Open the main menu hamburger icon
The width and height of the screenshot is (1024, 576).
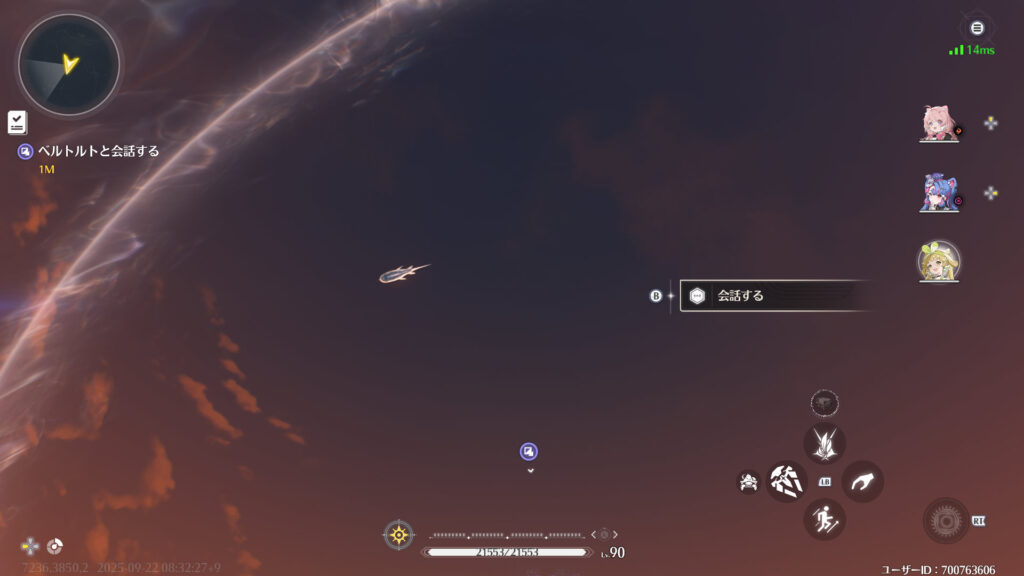coord(977,28)
